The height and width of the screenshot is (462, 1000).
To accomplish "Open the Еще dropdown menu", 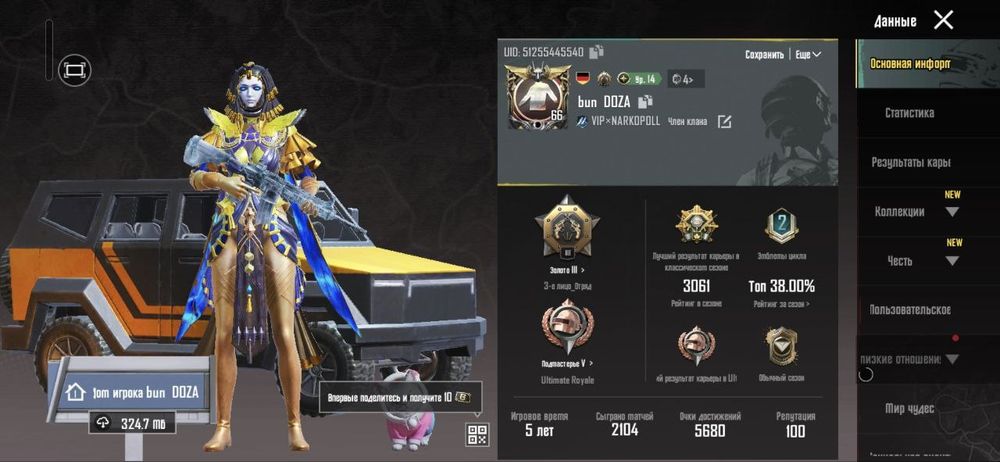I will (808, 54).
